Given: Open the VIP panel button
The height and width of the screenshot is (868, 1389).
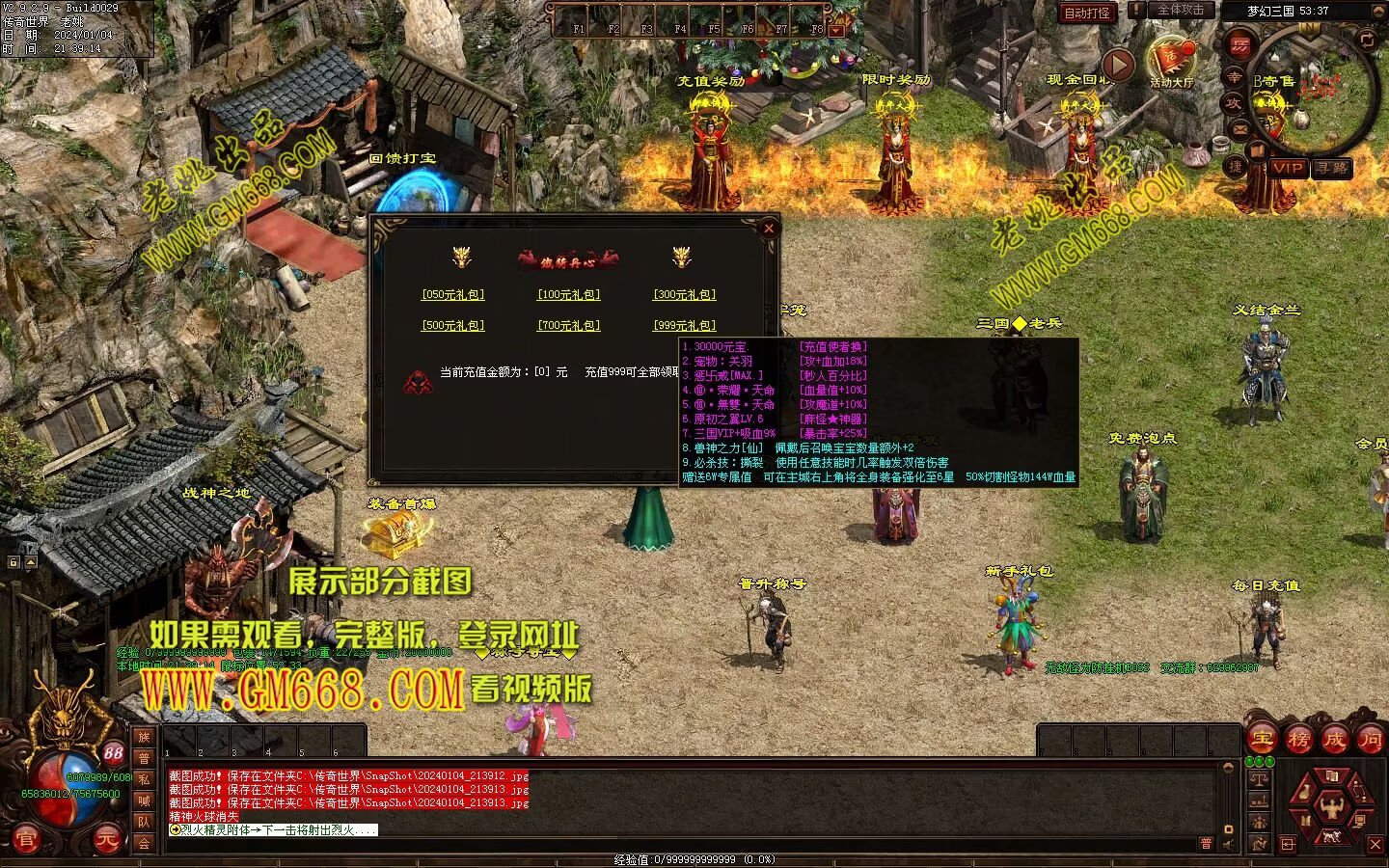Looking at the screenshot, I should click(1288, 168).
